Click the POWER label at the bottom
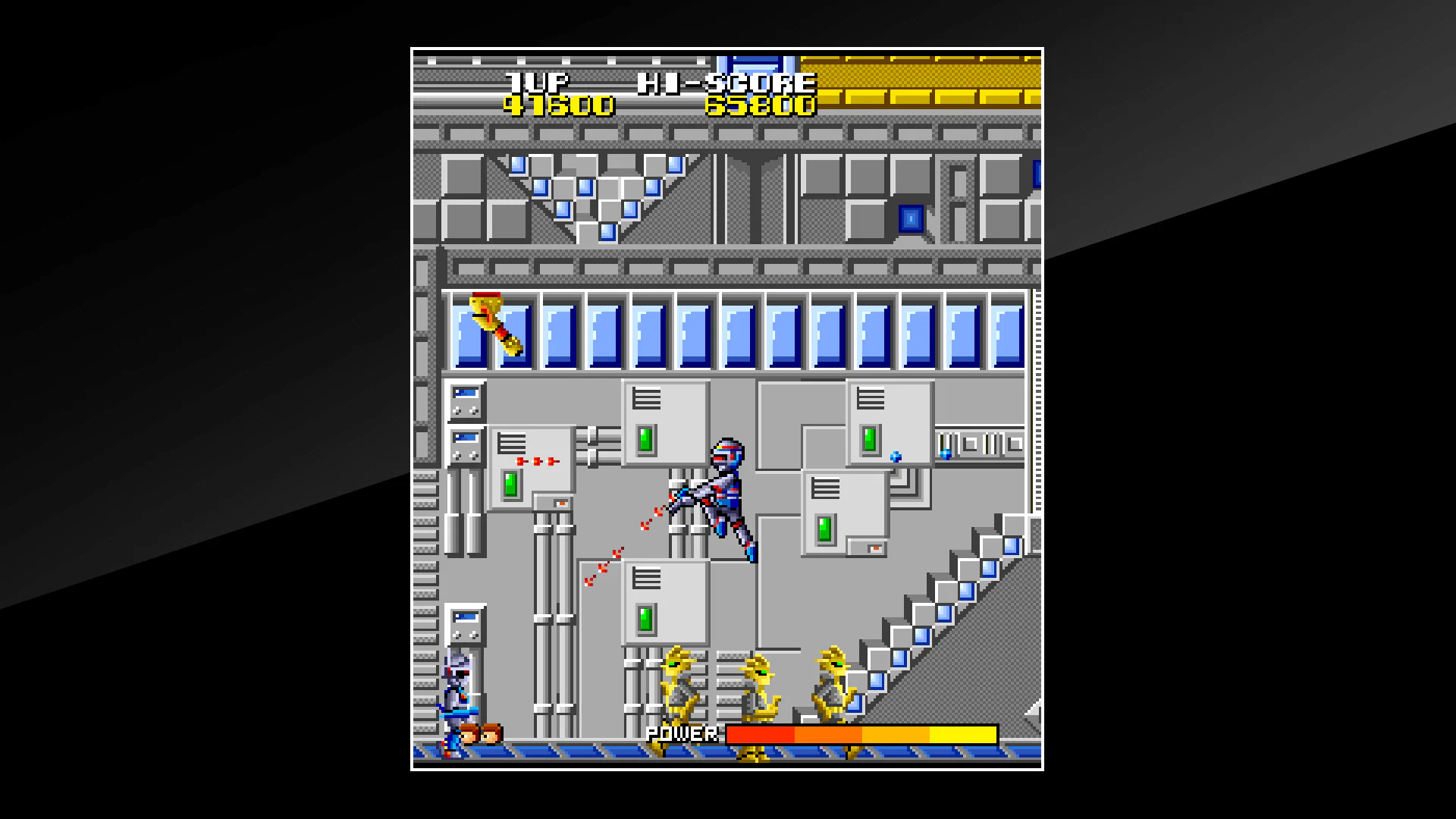 680,734
